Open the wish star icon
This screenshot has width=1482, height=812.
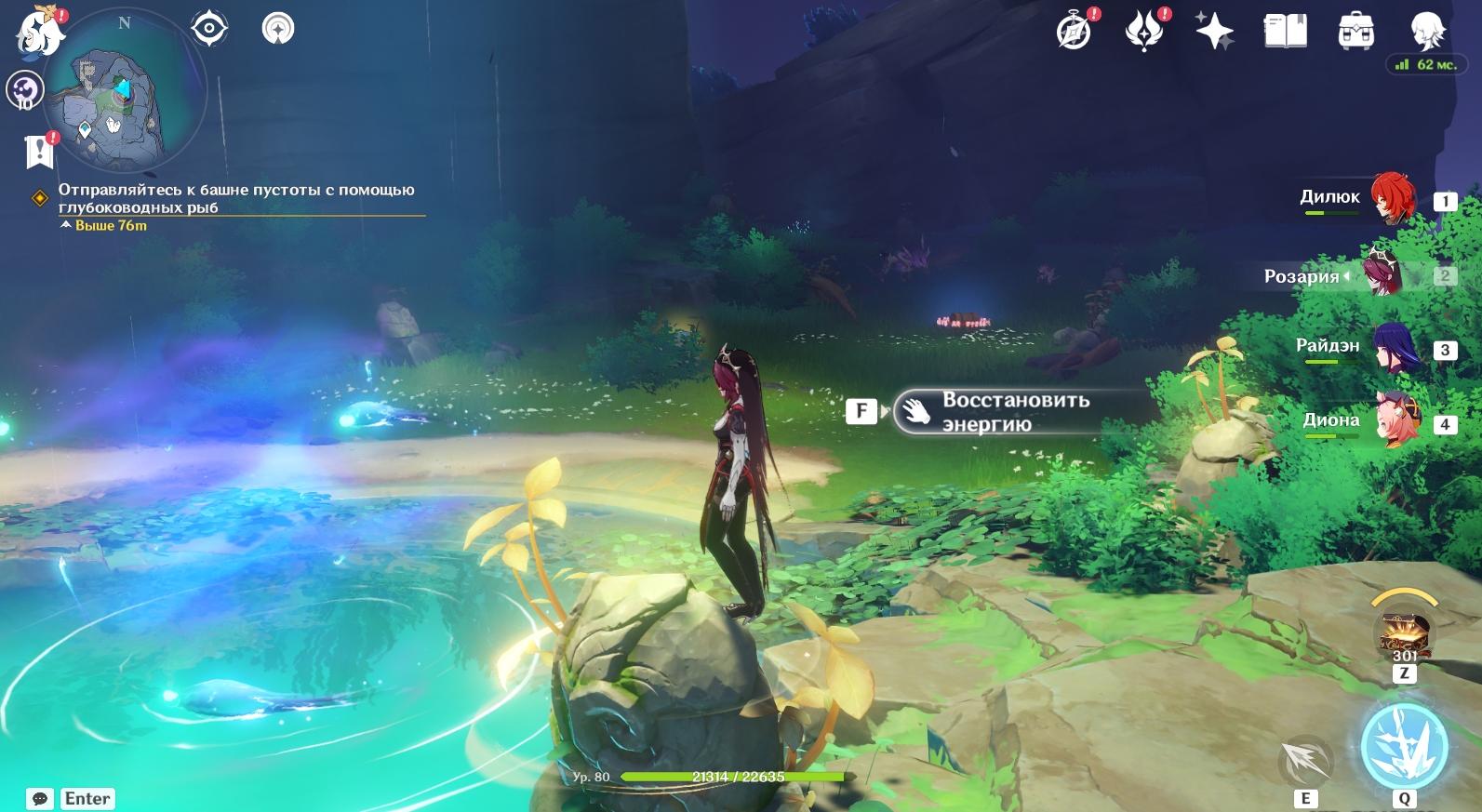point(1214,31)
